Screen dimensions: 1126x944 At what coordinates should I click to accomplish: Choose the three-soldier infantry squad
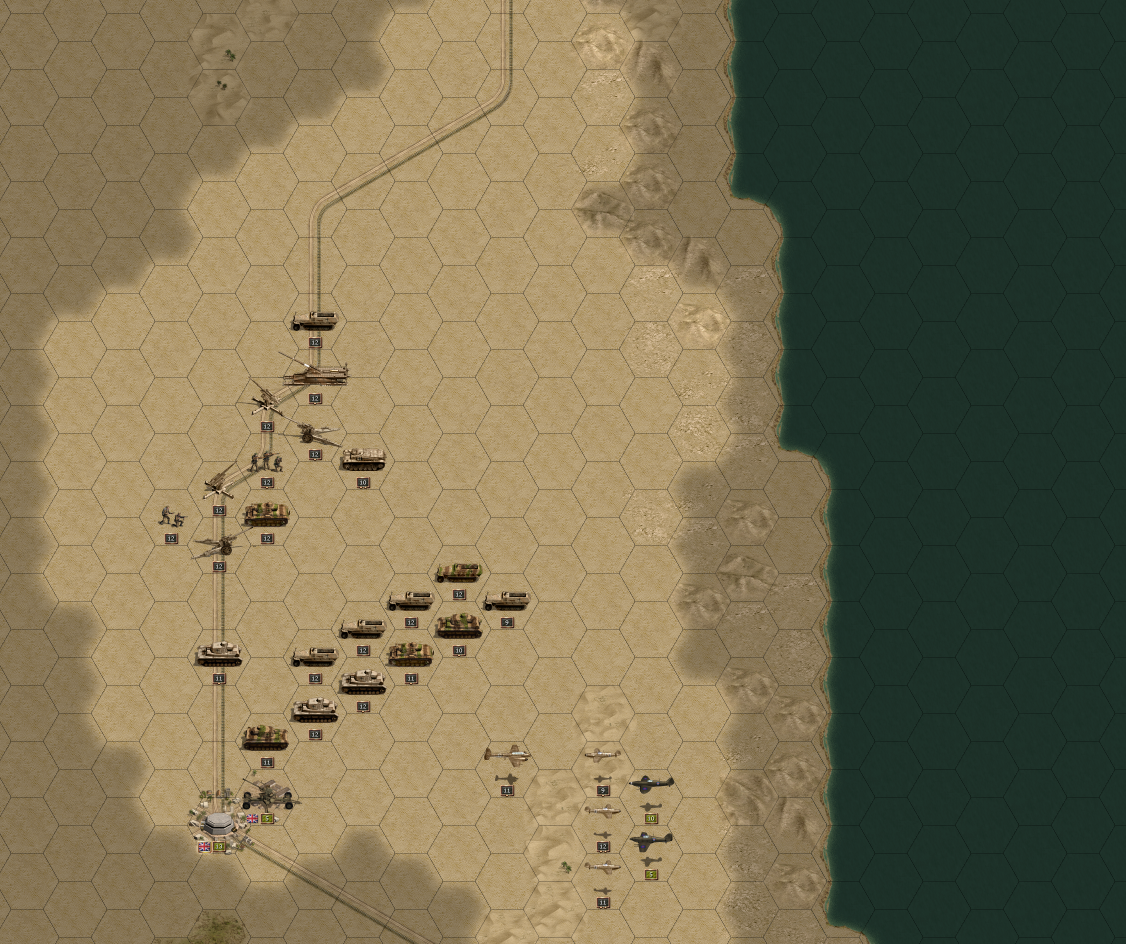[267, 461]
